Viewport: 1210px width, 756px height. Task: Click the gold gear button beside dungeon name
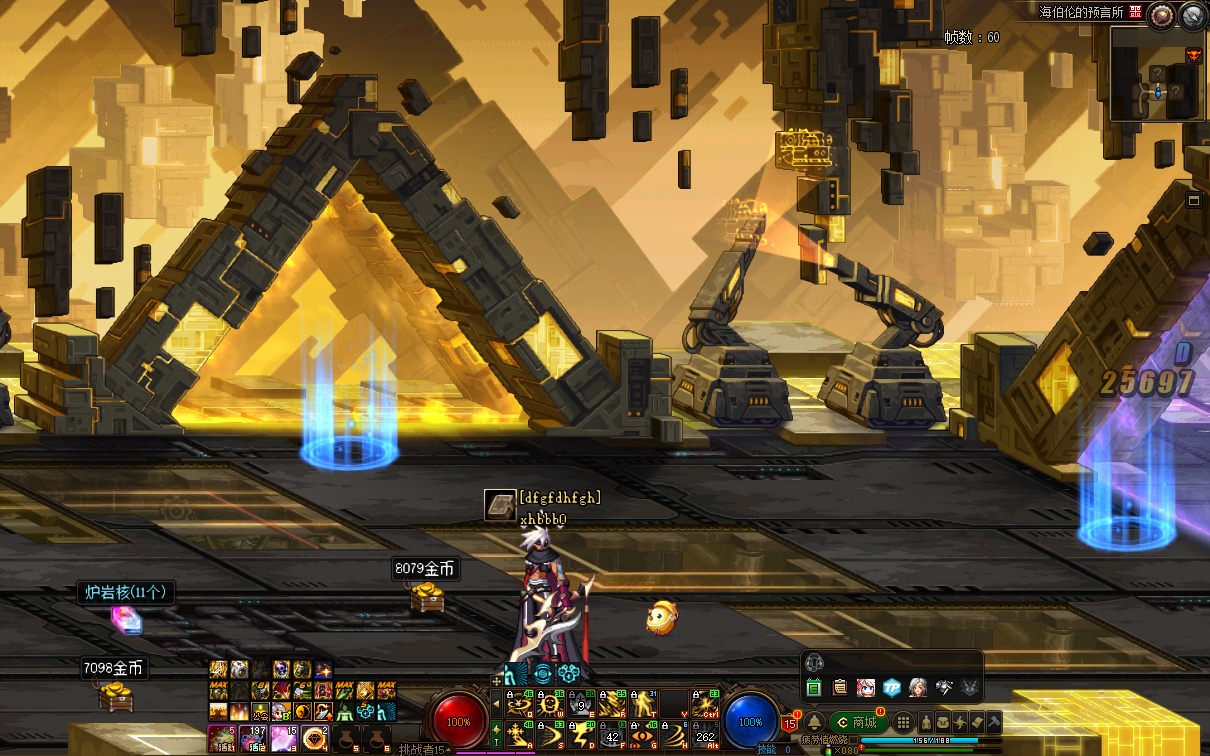(1161, 14)
